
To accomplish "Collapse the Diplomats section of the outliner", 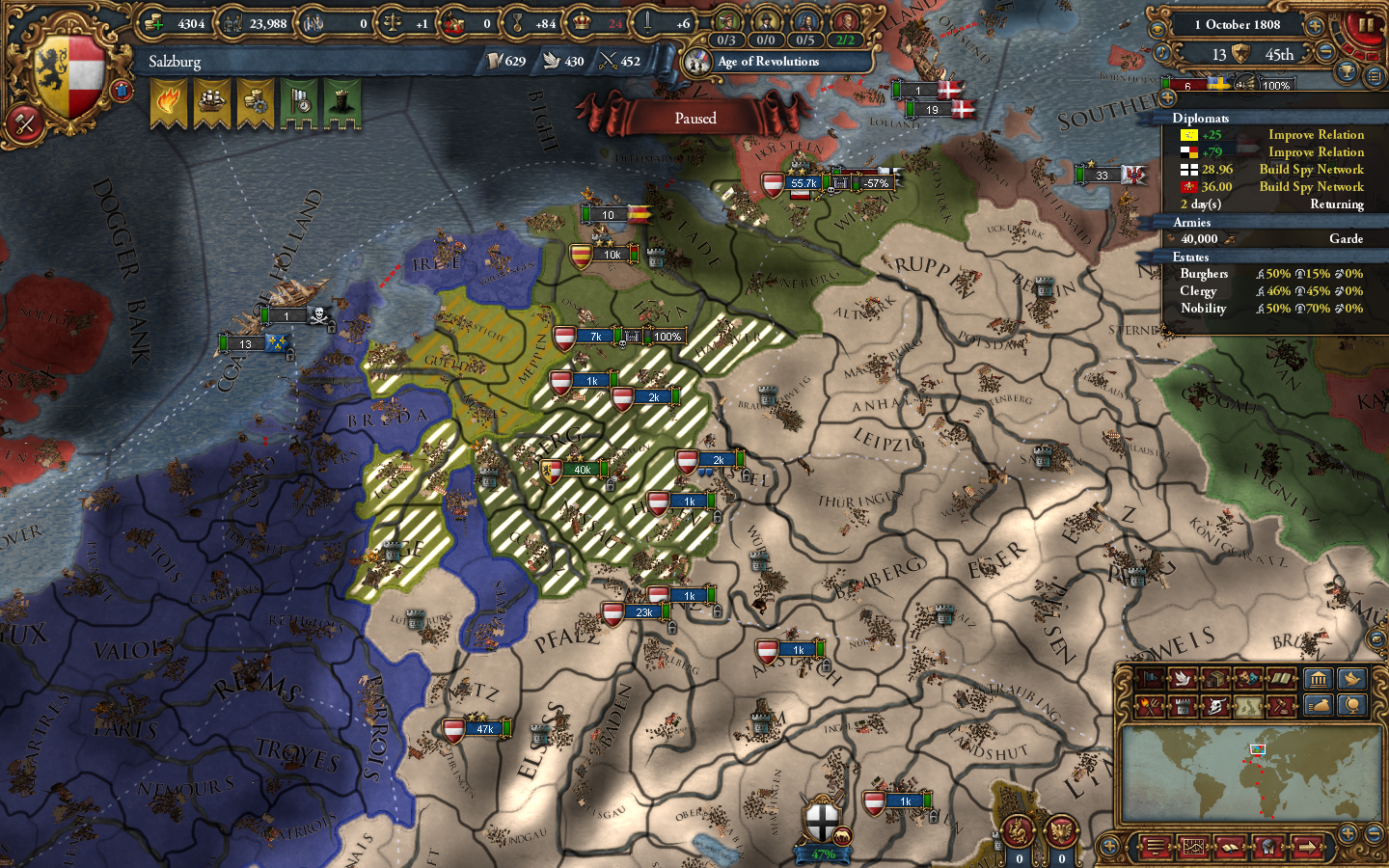I will point(1201,117).
